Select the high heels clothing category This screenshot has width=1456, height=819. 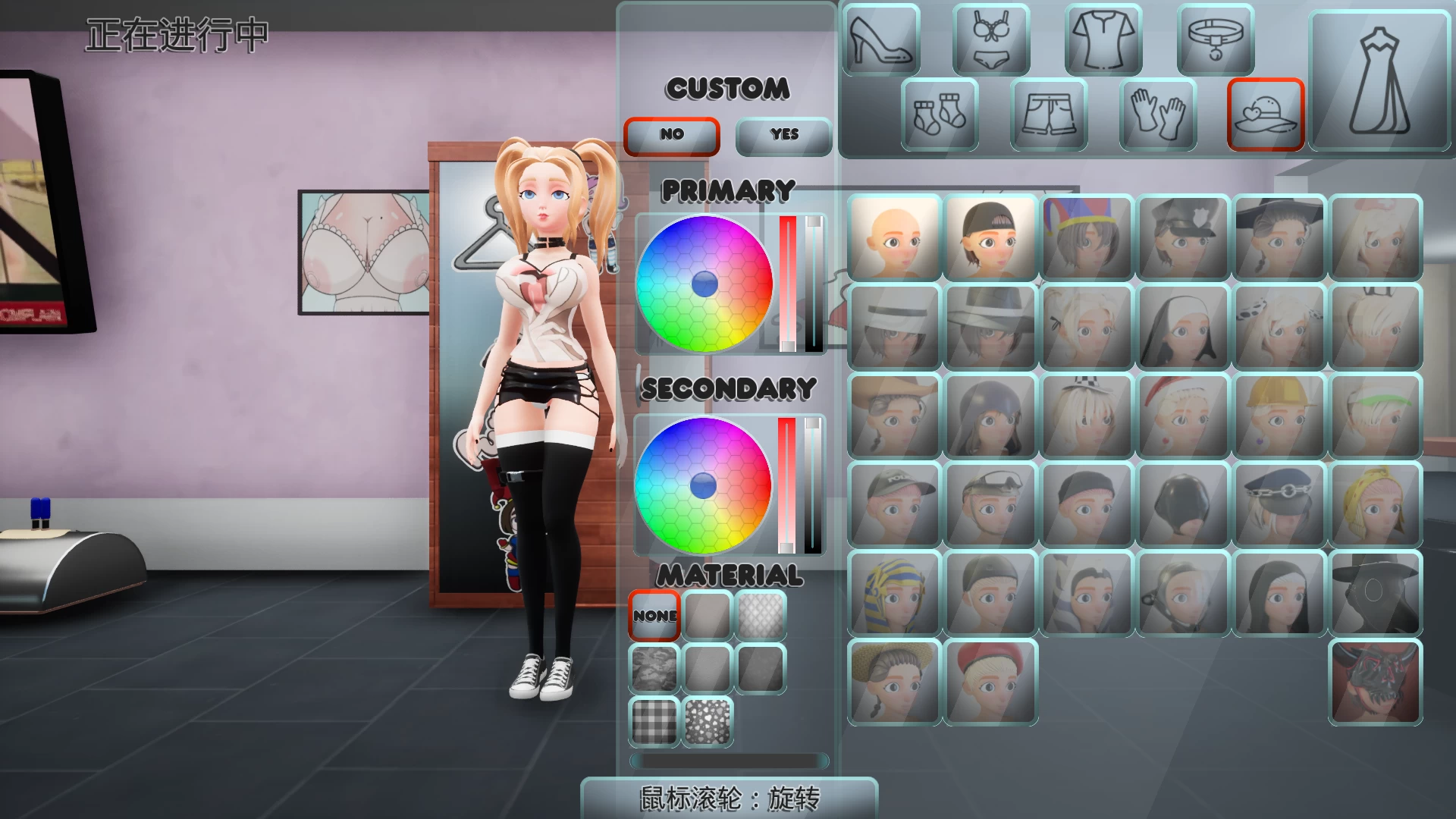880,39
